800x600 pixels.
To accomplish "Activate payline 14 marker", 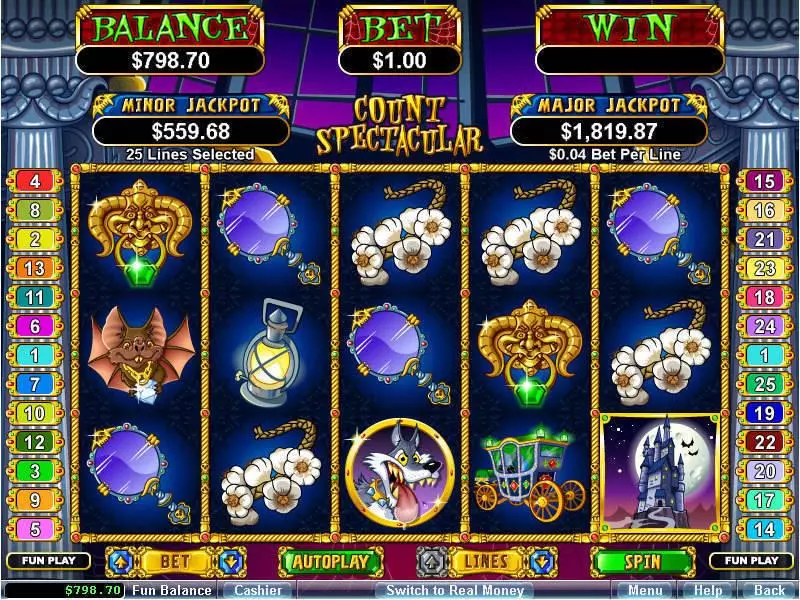I will click(x=764, y=529).
